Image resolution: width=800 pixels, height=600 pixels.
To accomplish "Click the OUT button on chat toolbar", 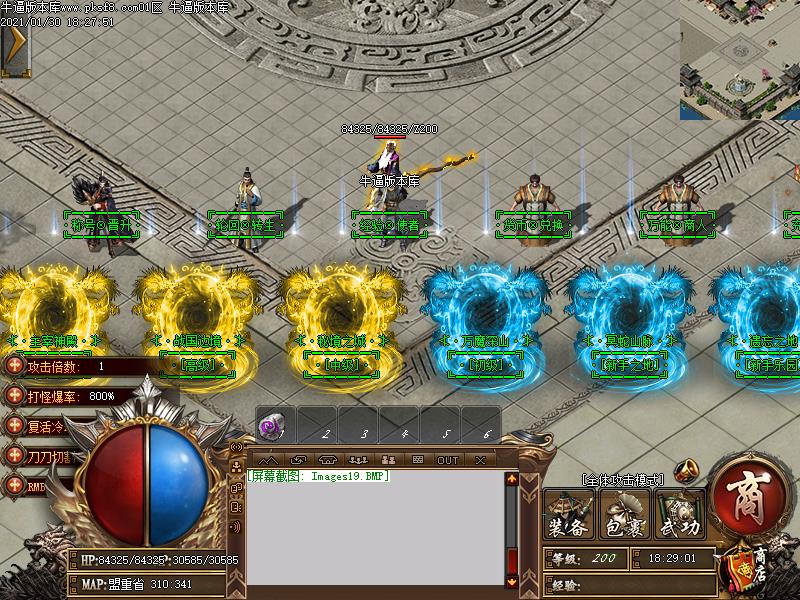I will point(448,460).
